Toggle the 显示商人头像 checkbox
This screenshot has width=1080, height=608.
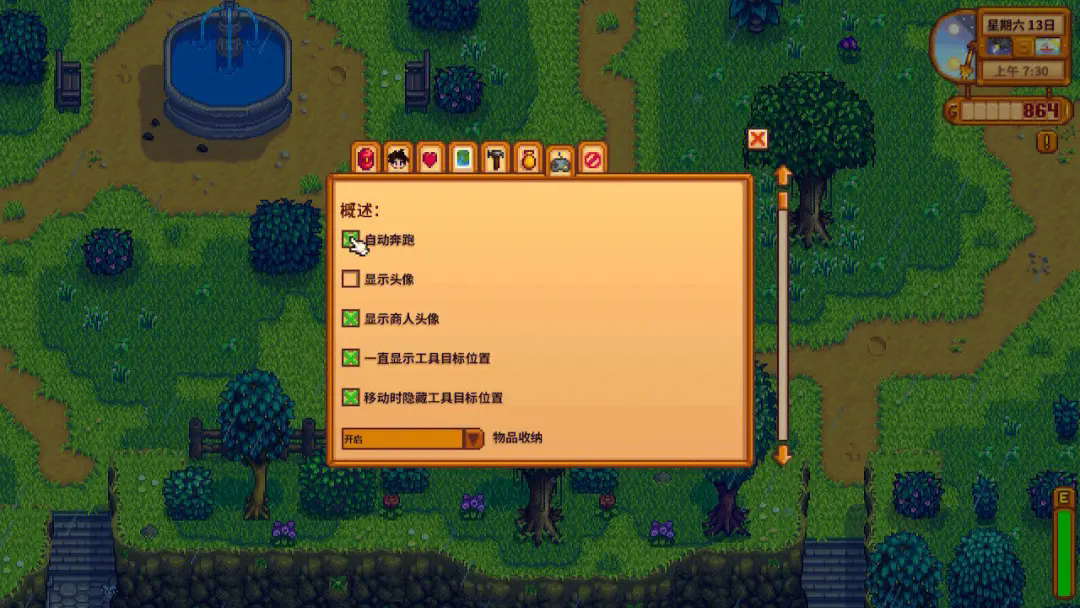tap(351, 319)
